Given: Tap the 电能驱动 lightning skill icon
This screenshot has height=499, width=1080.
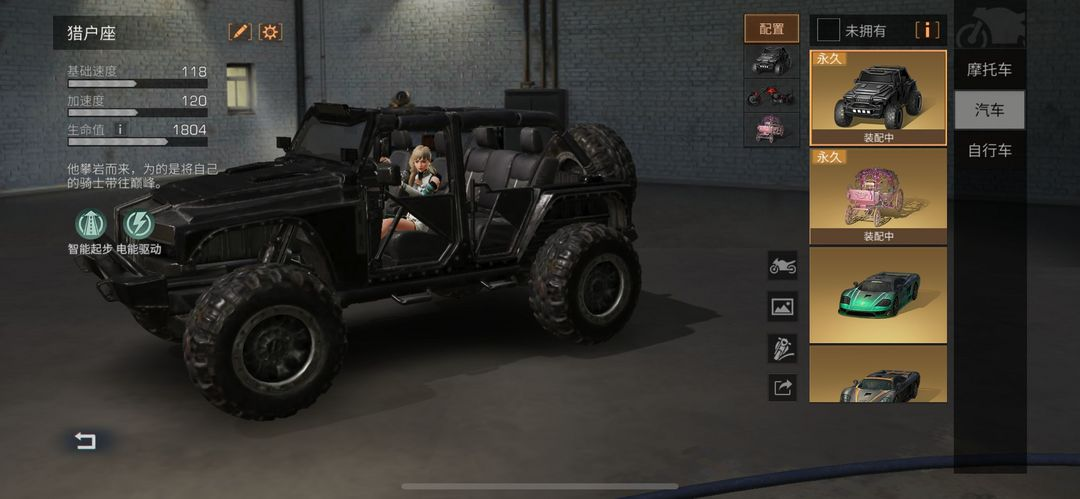Looking at the screenshot, I should 137,224.
